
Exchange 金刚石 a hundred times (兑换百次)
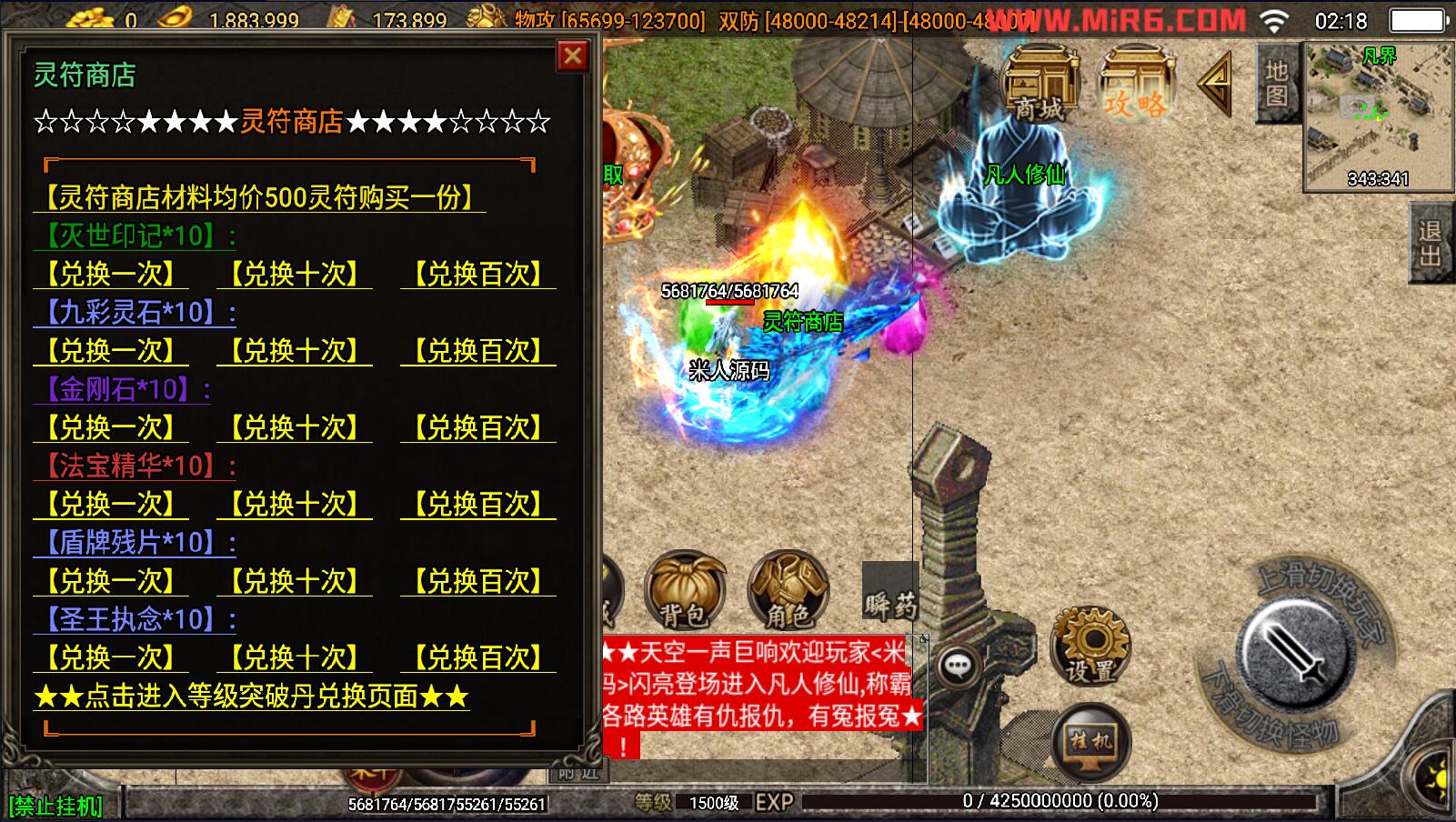click(x=478, y=427)
